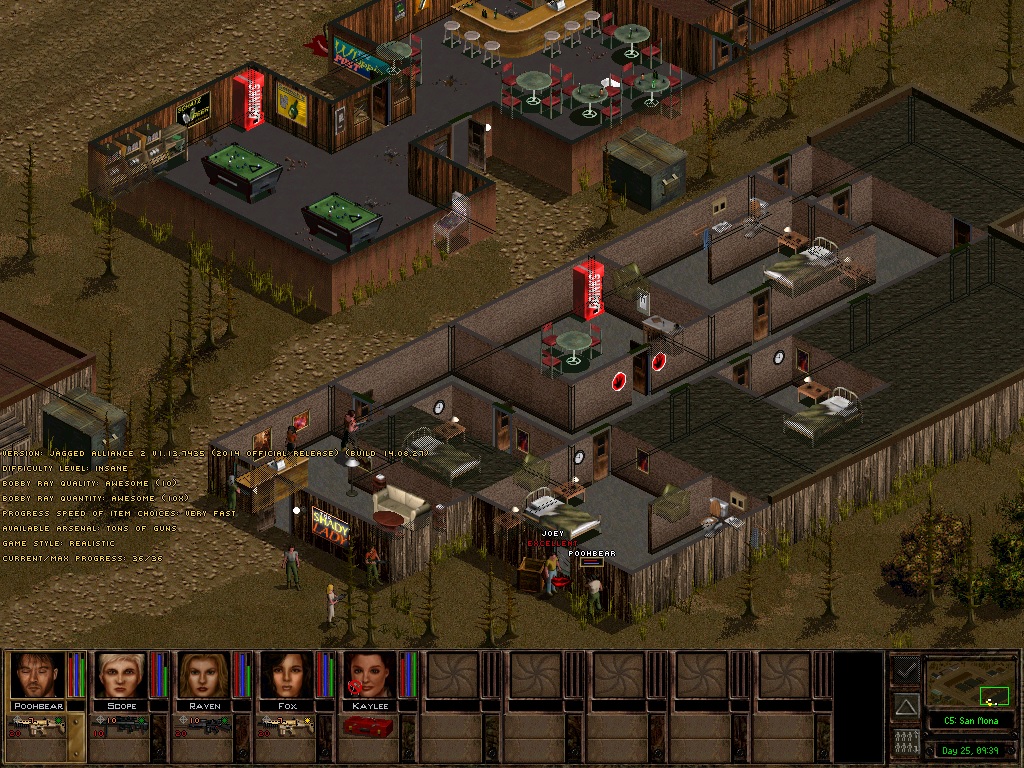
Task: Select Scope's portrait in the team panel
Action: [121, 675]
